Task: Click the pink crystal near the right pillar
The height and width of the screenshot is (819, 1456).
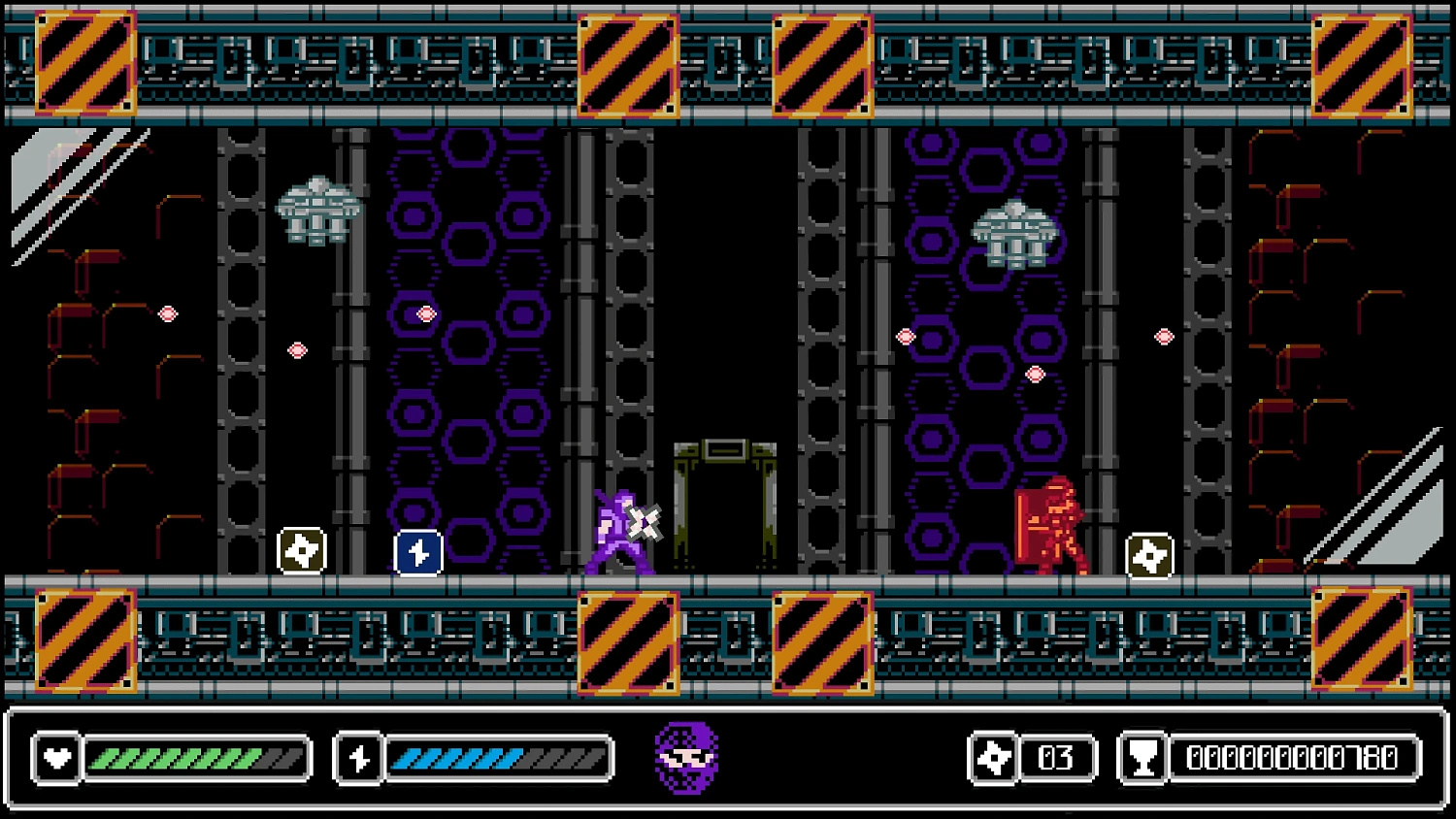Action: point(1165,337)
